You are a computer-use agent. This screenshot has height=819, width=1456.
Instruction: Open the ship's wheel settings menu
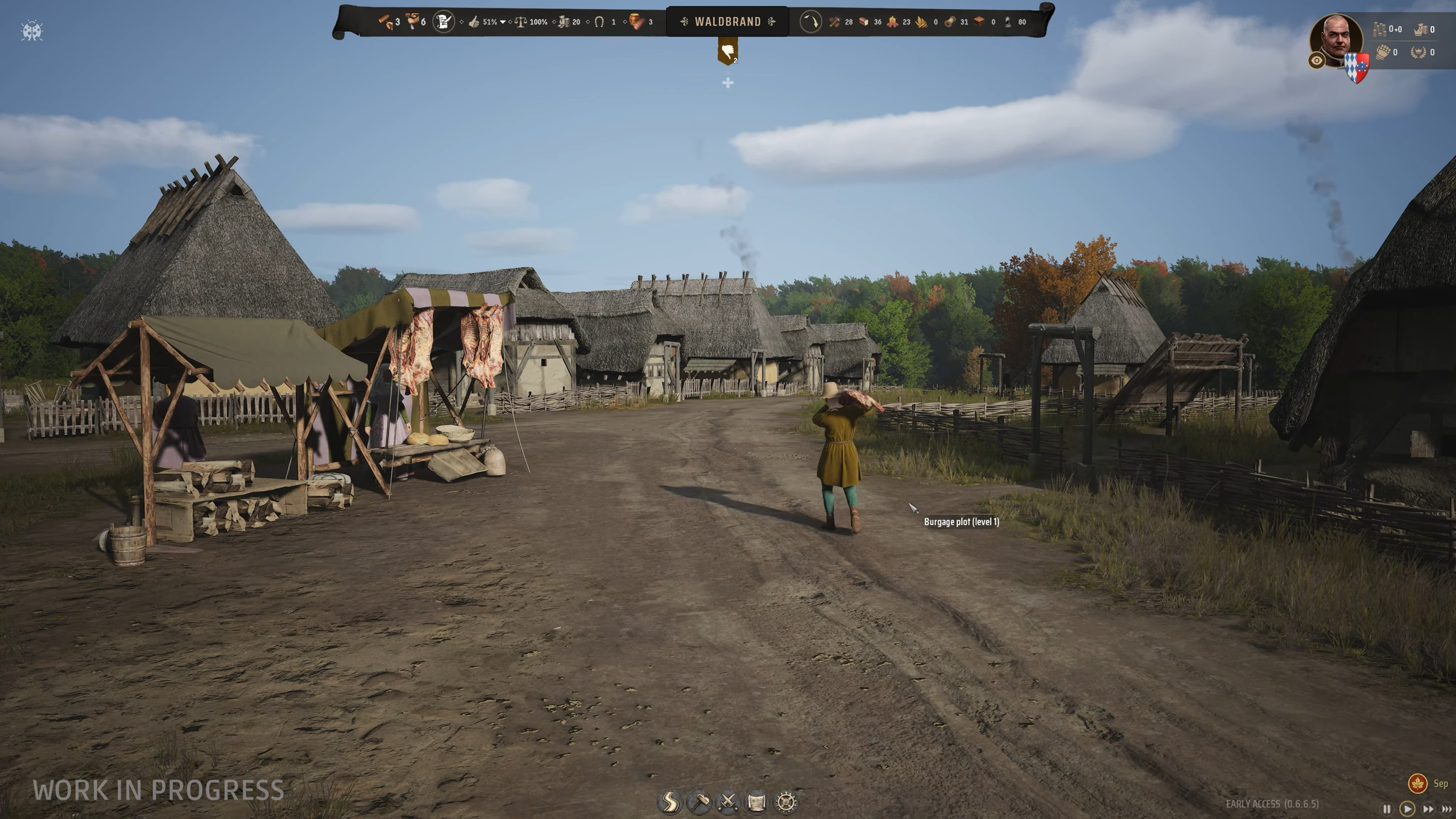786,802
